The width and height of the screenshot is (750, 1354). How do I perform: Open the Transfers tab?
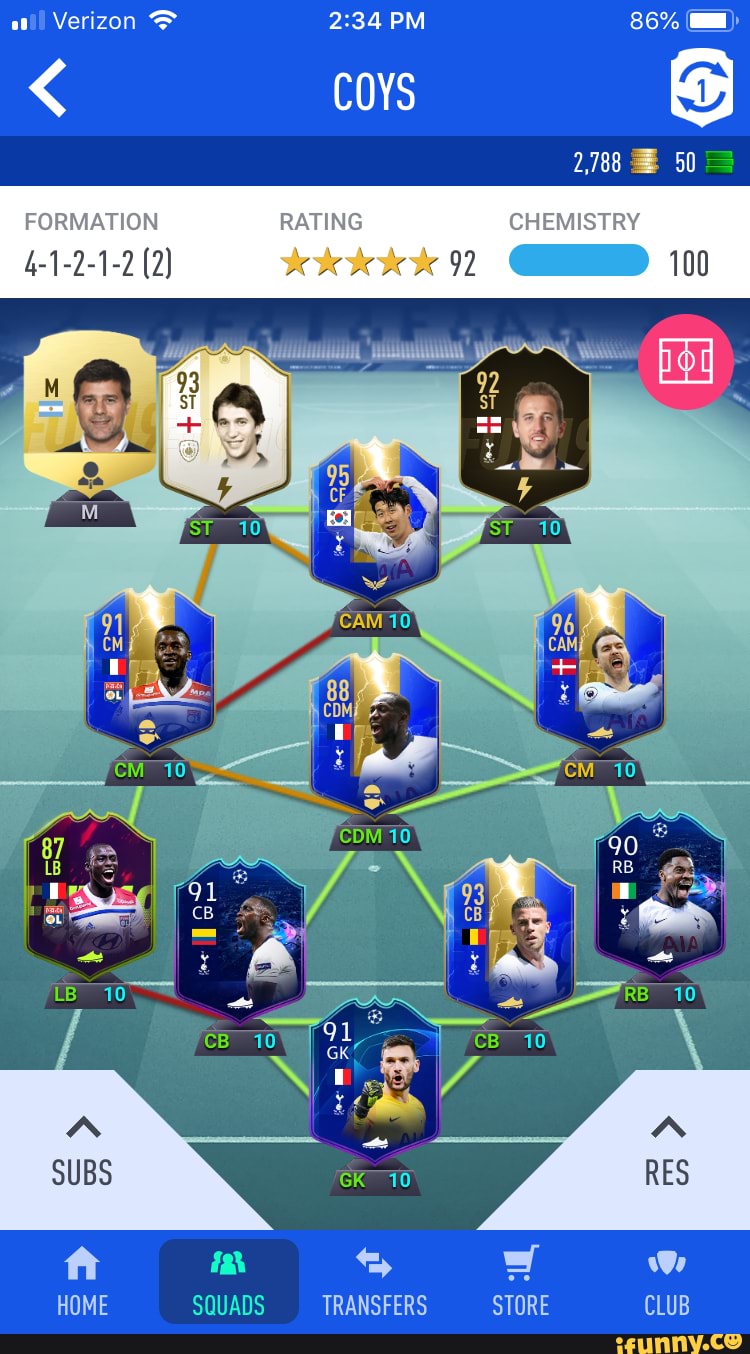pyautogui.click(x=374, y=1281)
